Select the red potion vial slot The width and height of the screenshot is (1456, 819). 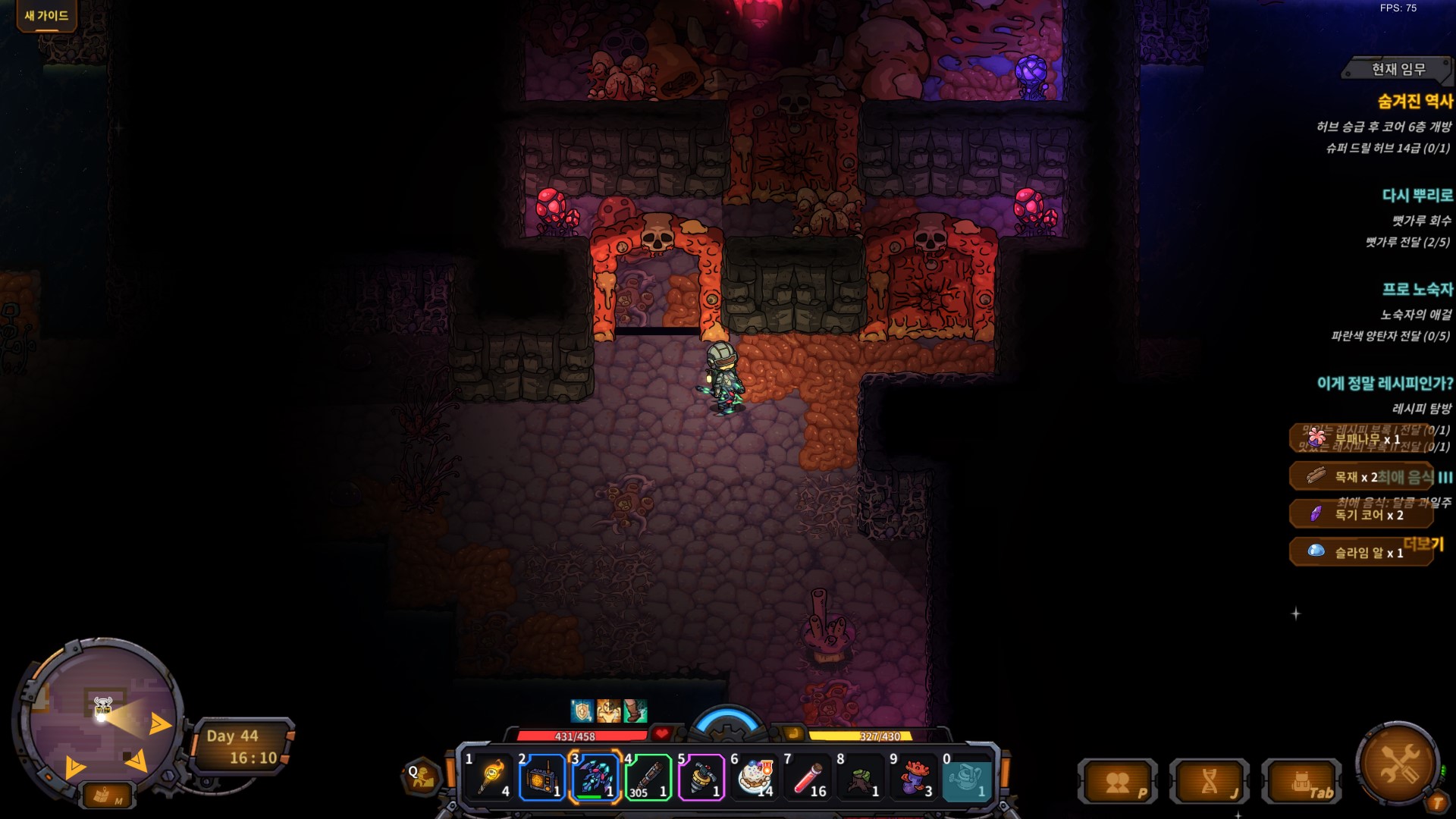(x=808, y=777)
